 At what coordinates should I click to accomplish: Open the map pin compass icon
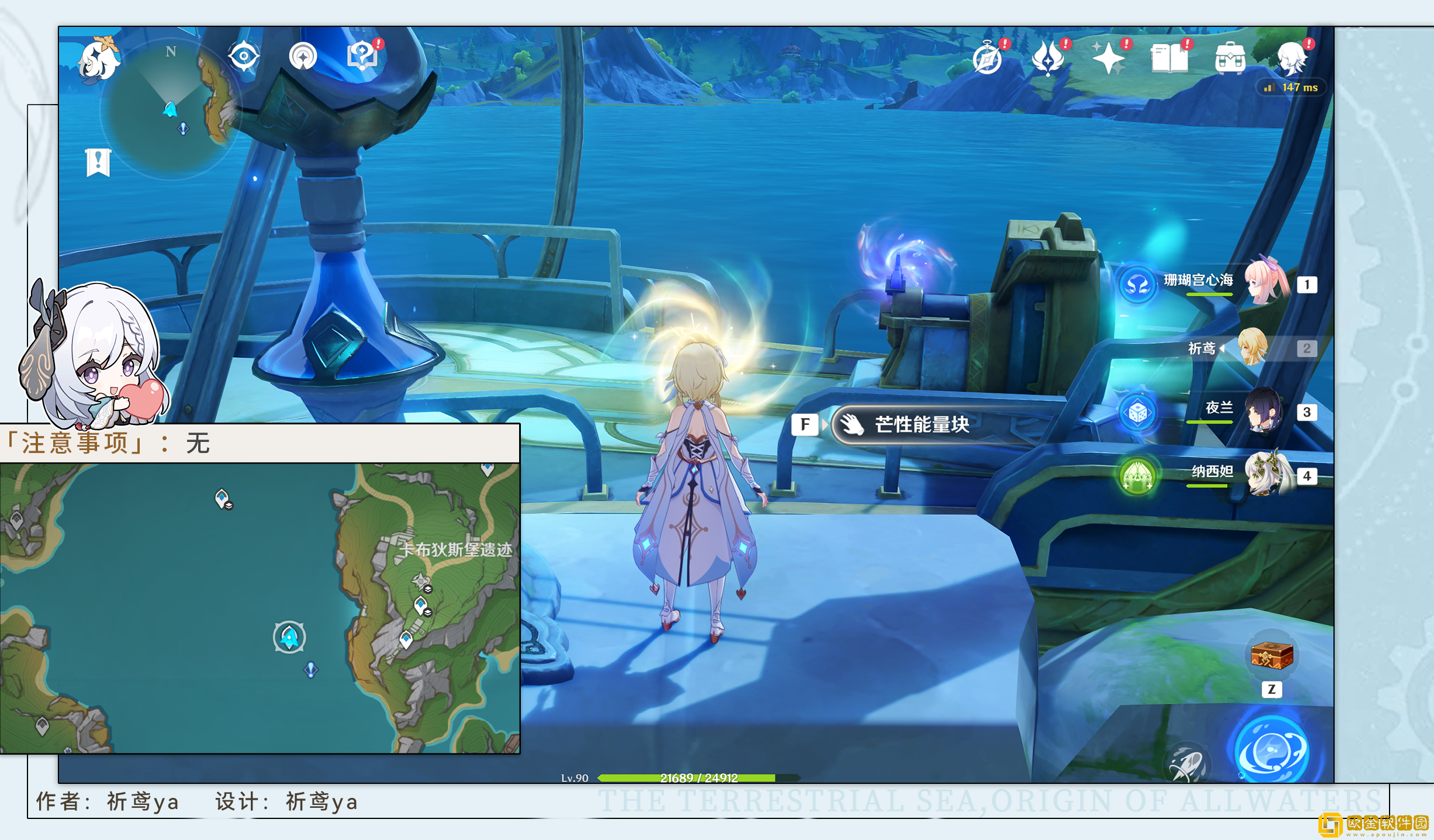tap(303, 57)
